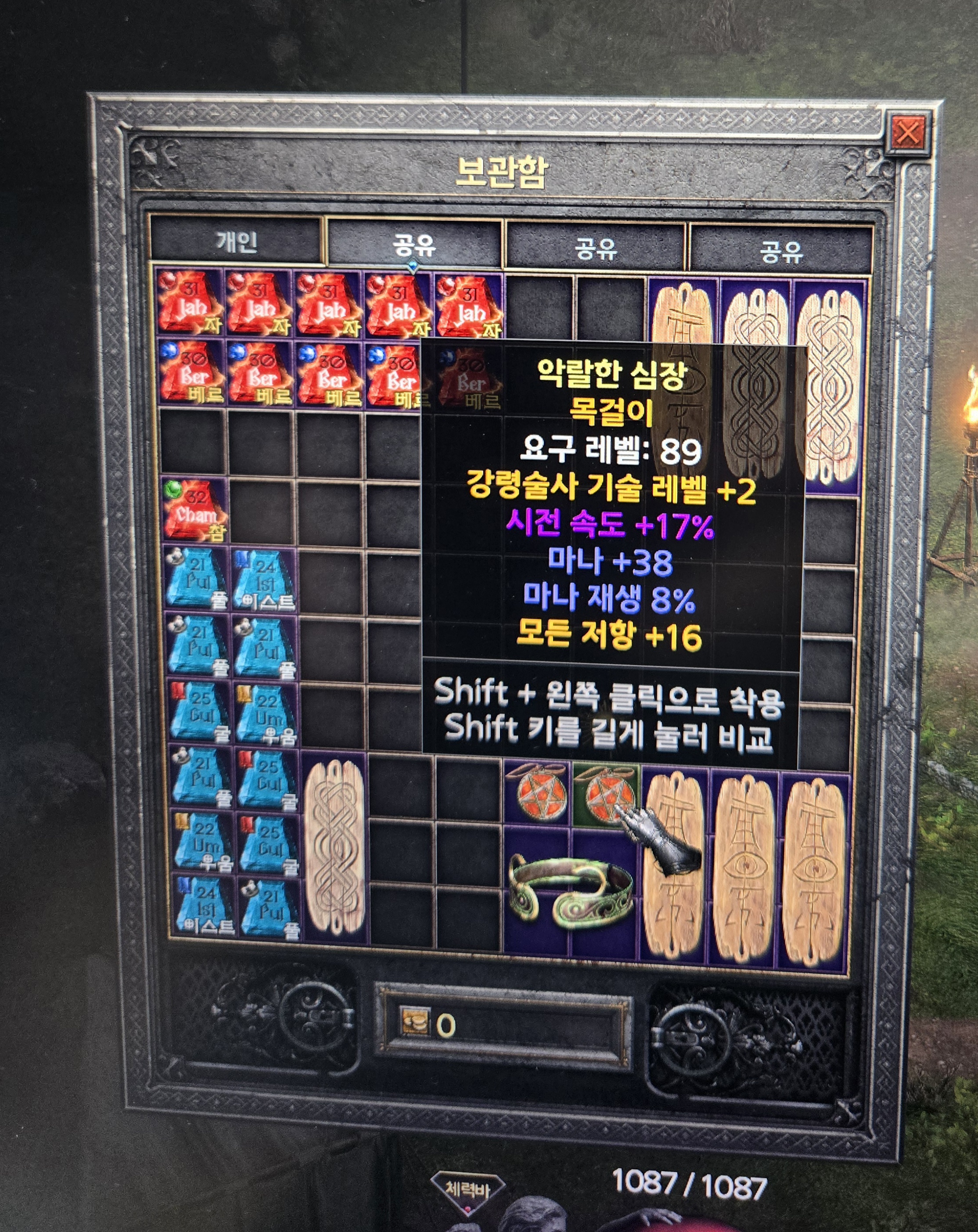Select the pentagram amulet without green highlight
This screenshot has width=978, height=1232.
click(x=538, y=793)
